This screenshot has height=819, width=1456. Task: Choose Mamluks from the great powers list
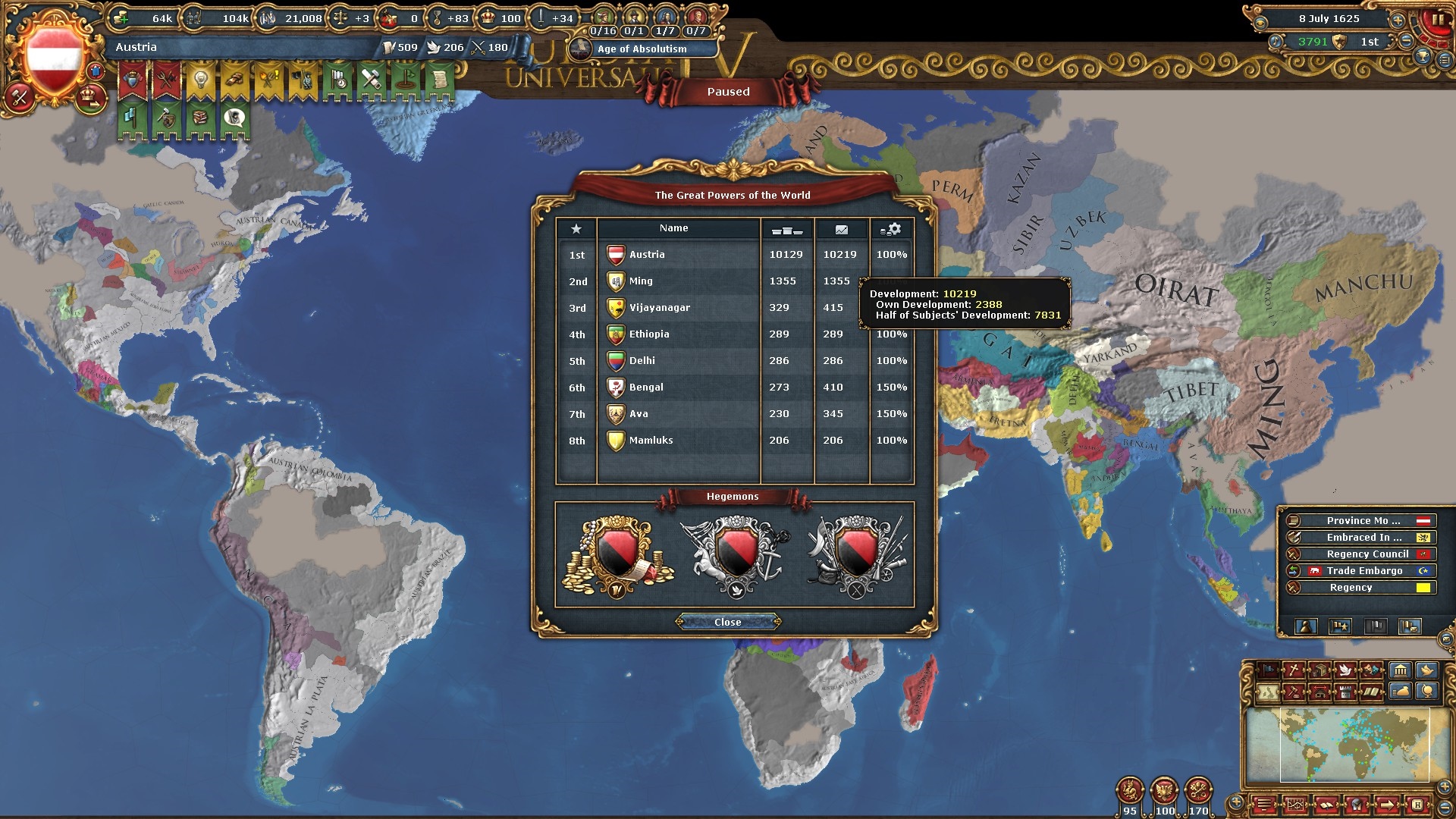(x=651, y=441)
